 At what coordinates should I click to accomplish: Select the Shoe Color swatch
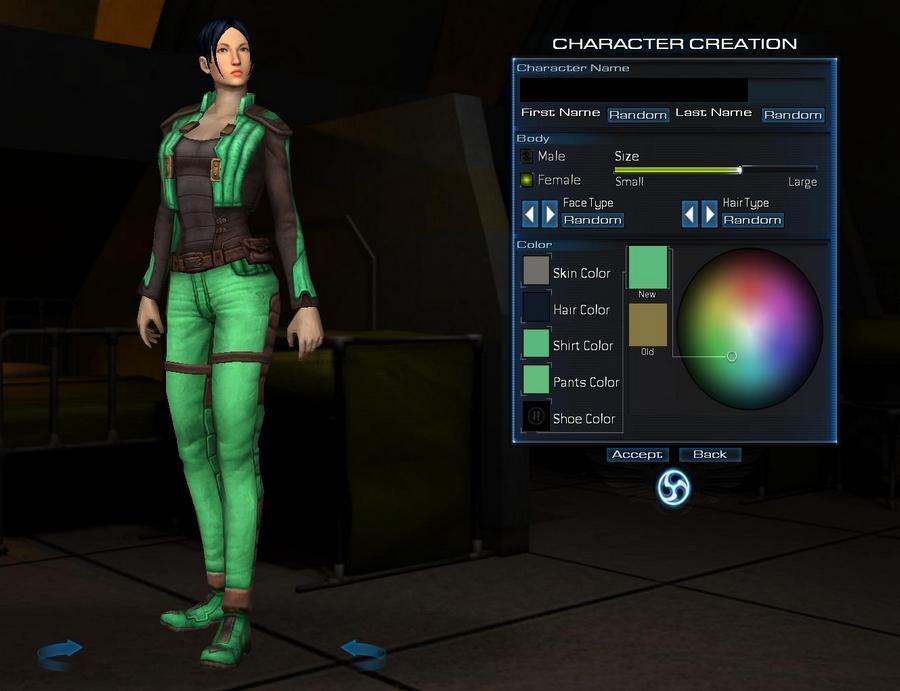537,416
